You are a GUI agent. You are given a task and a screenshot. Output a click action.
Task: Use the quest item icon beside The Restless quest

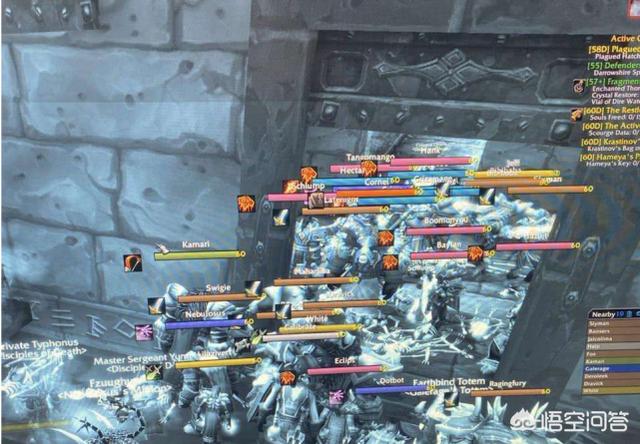[x=577, y=114]
